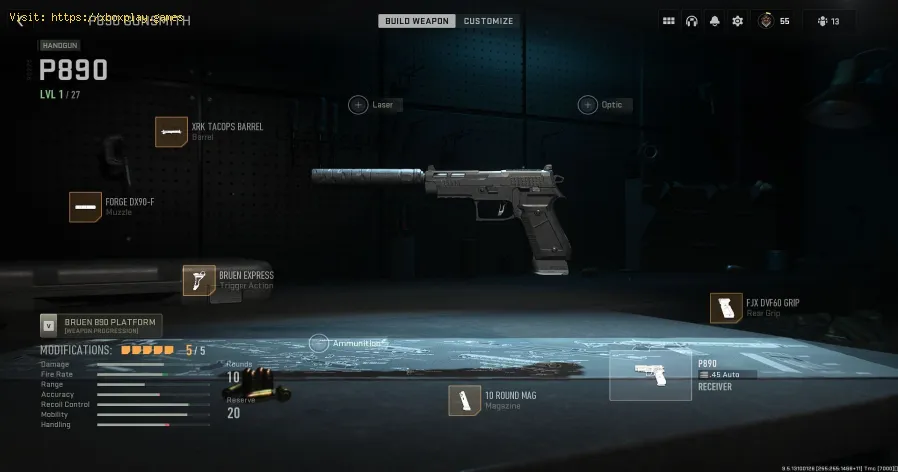898x472 pixels.
Task: Go back using the top-left arrow
Action: (x=17, y=21)
